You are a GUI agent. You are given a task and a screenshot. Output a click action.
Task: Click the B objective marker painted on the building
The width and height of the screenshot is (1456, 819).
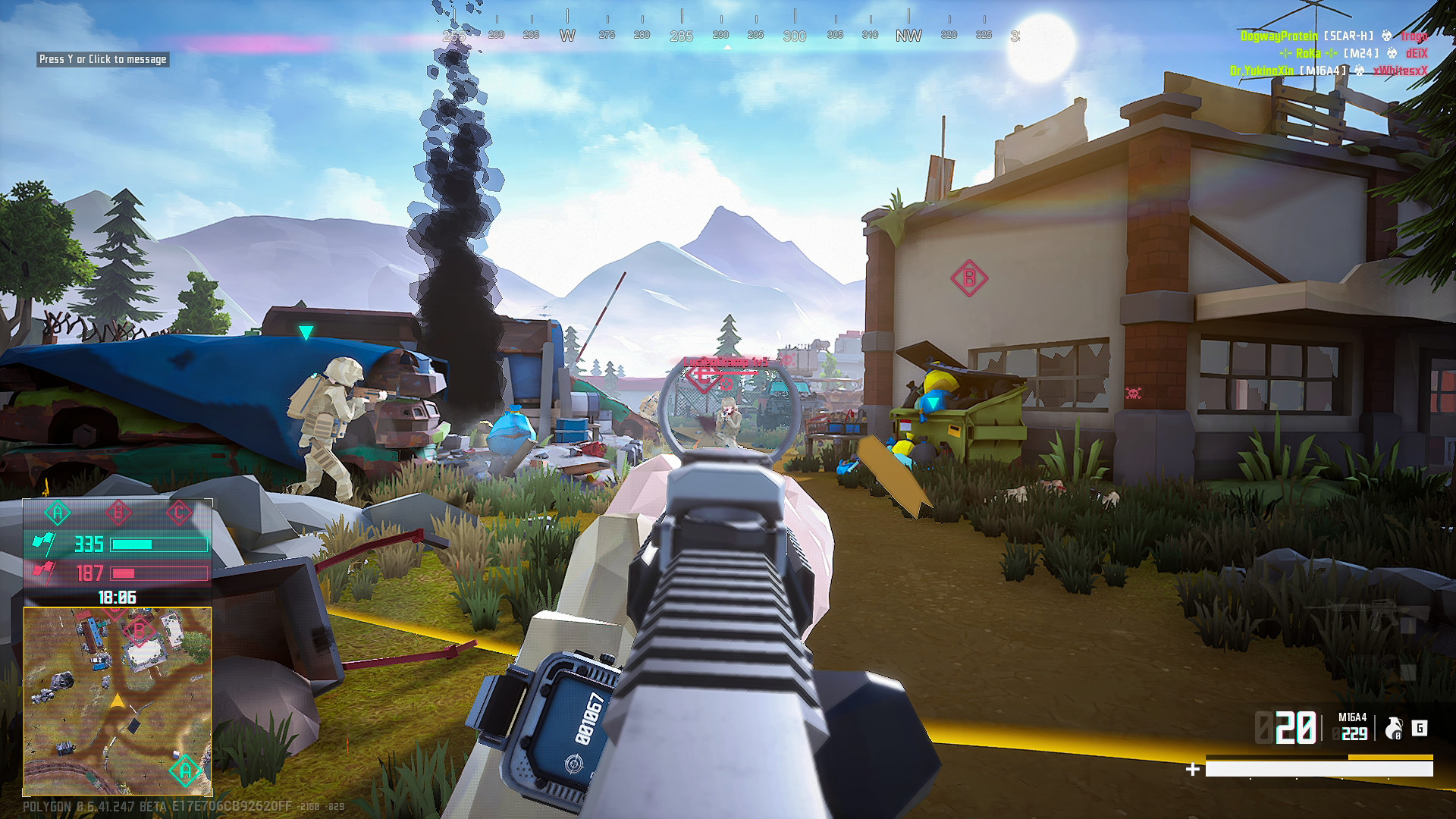[x=968, y=278]
